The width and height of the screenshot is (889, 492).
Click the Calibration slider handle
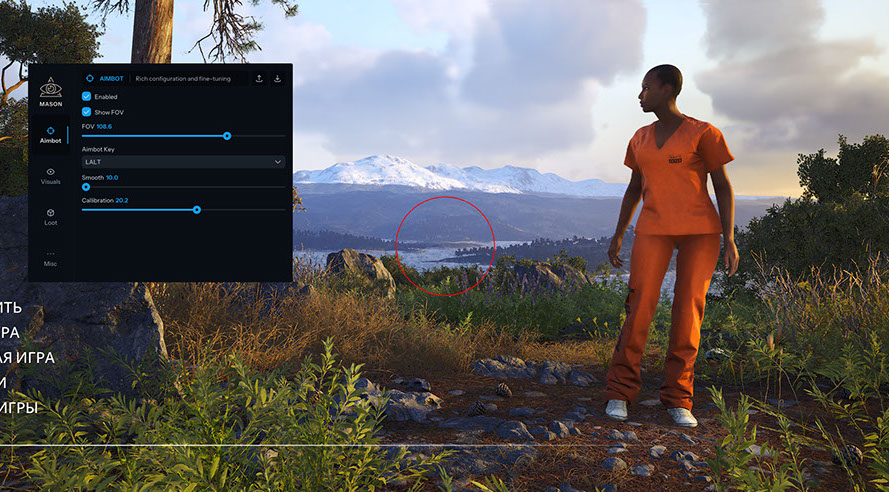197,210
